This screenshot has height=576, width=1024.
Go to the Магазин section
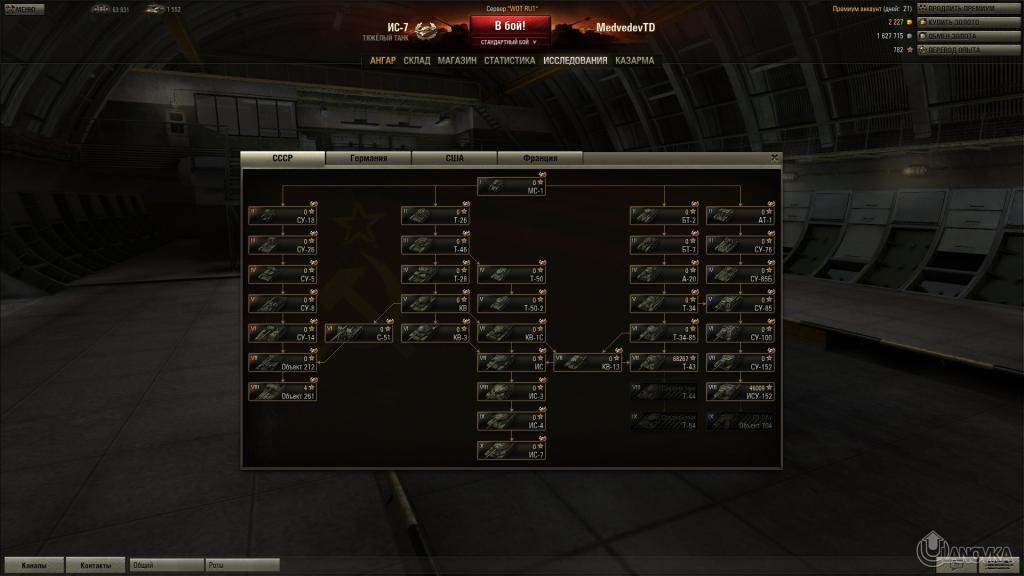click(x=457, y=60)
